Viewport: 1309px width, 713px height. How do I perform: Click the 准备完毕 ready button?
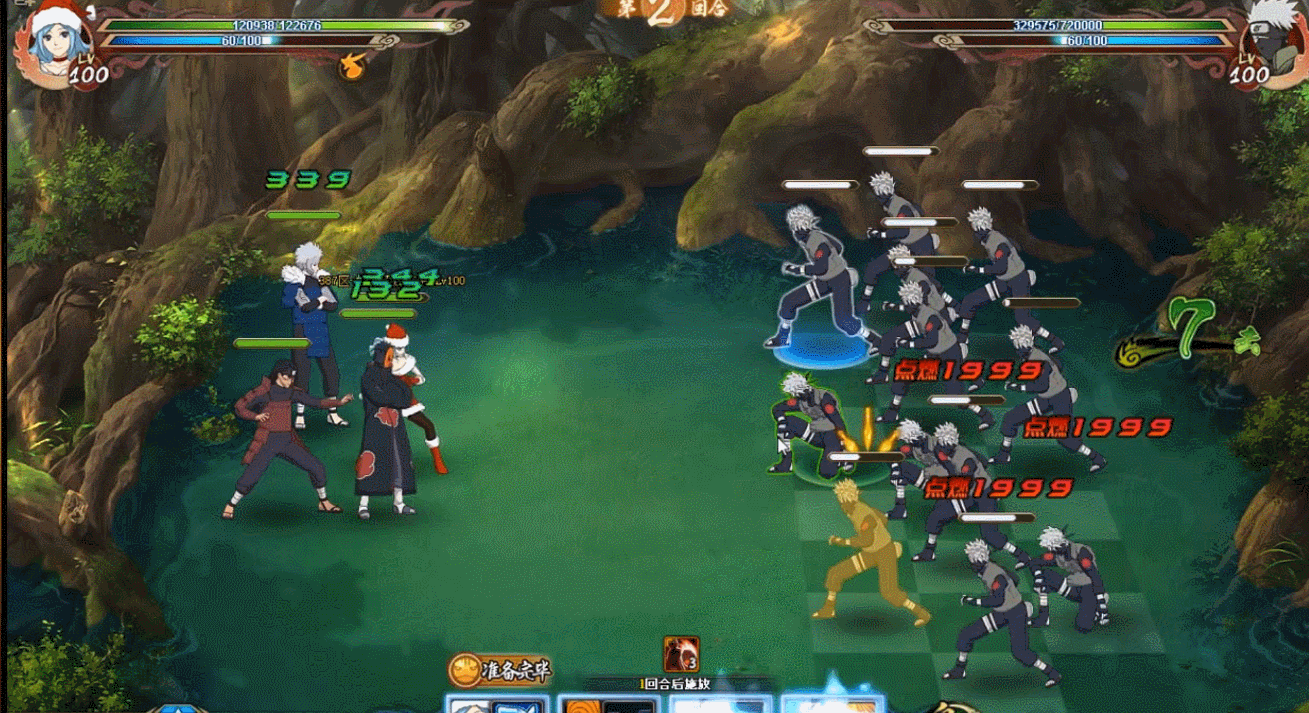pyautogui.click(x=500, y=669)
